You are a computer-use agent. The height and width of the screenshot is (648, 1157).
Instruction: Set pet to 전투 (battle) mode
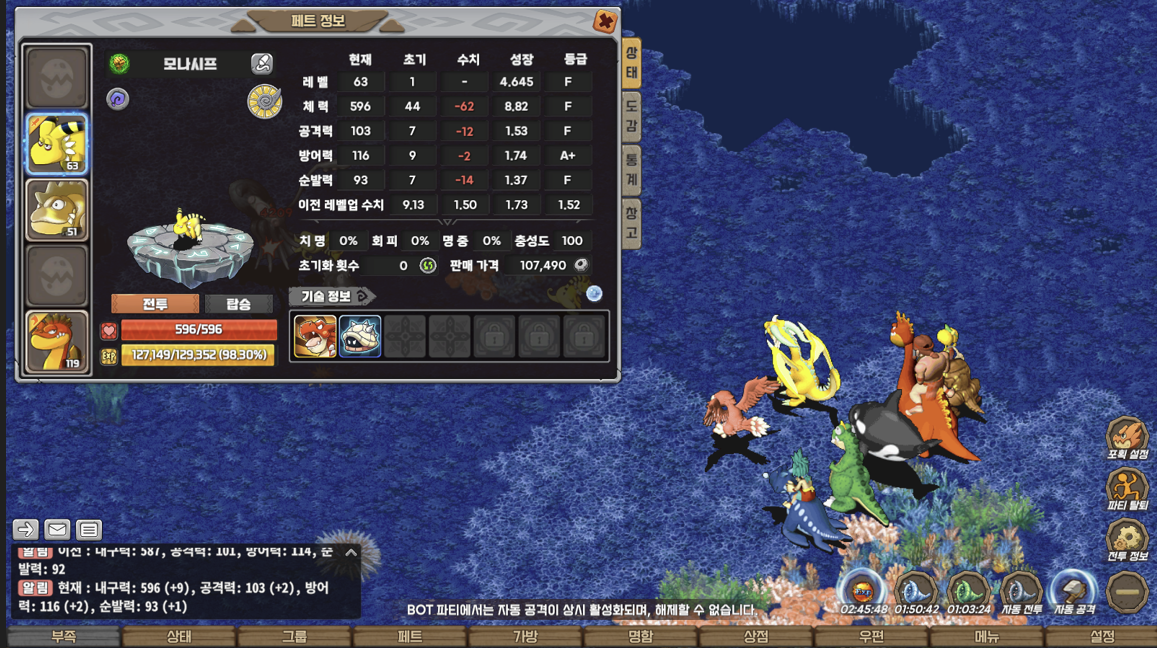tap(155, 304)
